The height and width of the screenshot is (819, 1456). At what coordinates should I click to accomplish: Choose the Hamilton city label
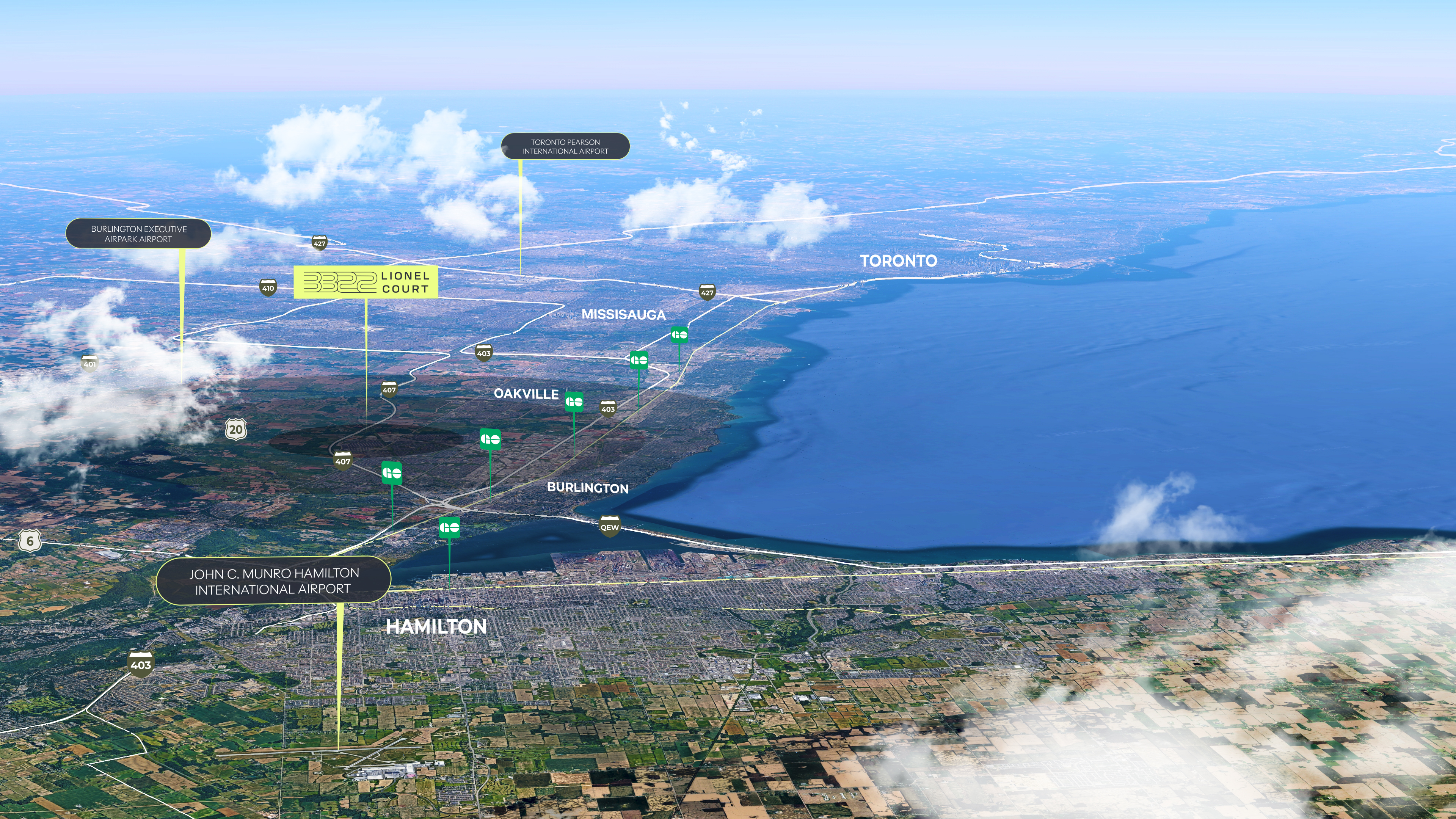(436, 626)
